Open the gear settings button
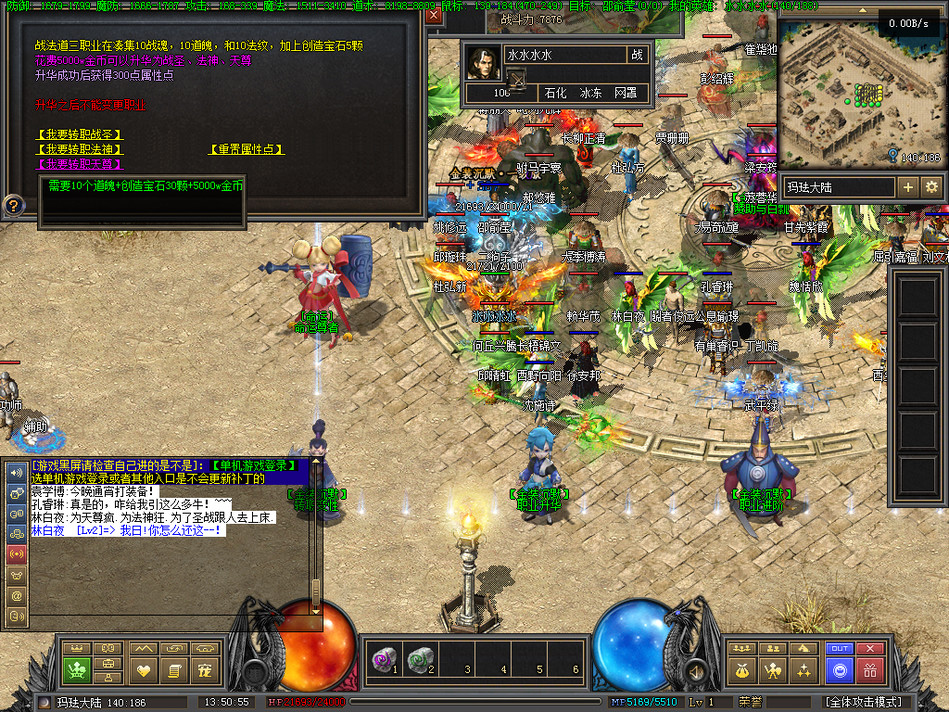This screenshot has height=712, width=949. [931, 187]
